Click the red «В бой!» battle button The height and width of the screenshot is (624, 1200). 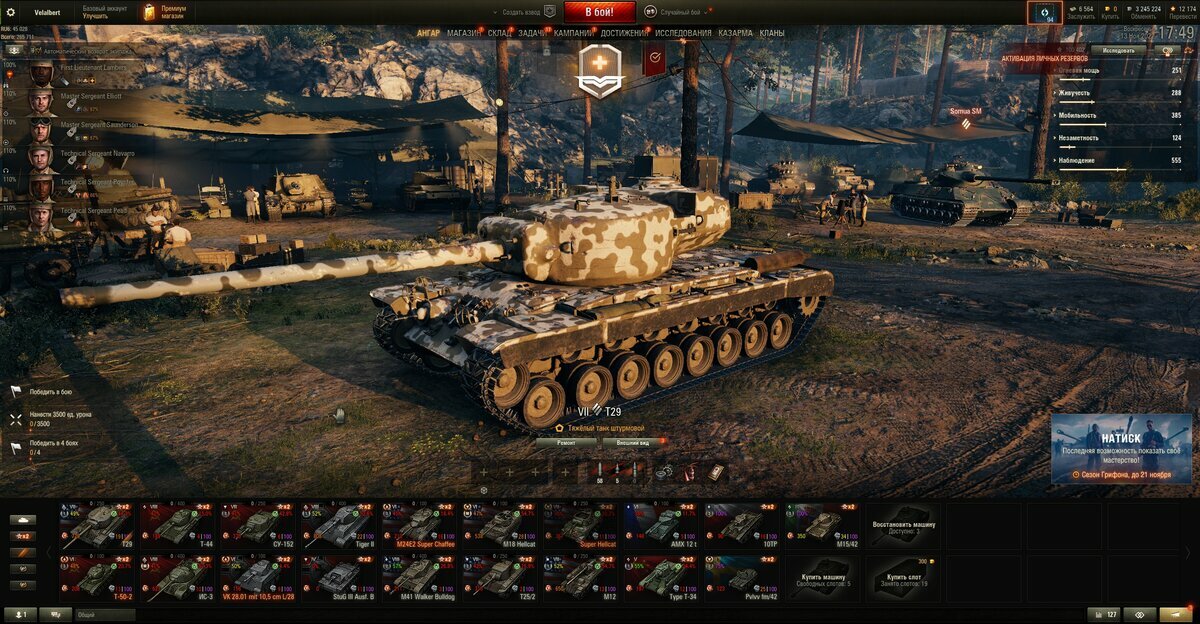tap(600, 12)
